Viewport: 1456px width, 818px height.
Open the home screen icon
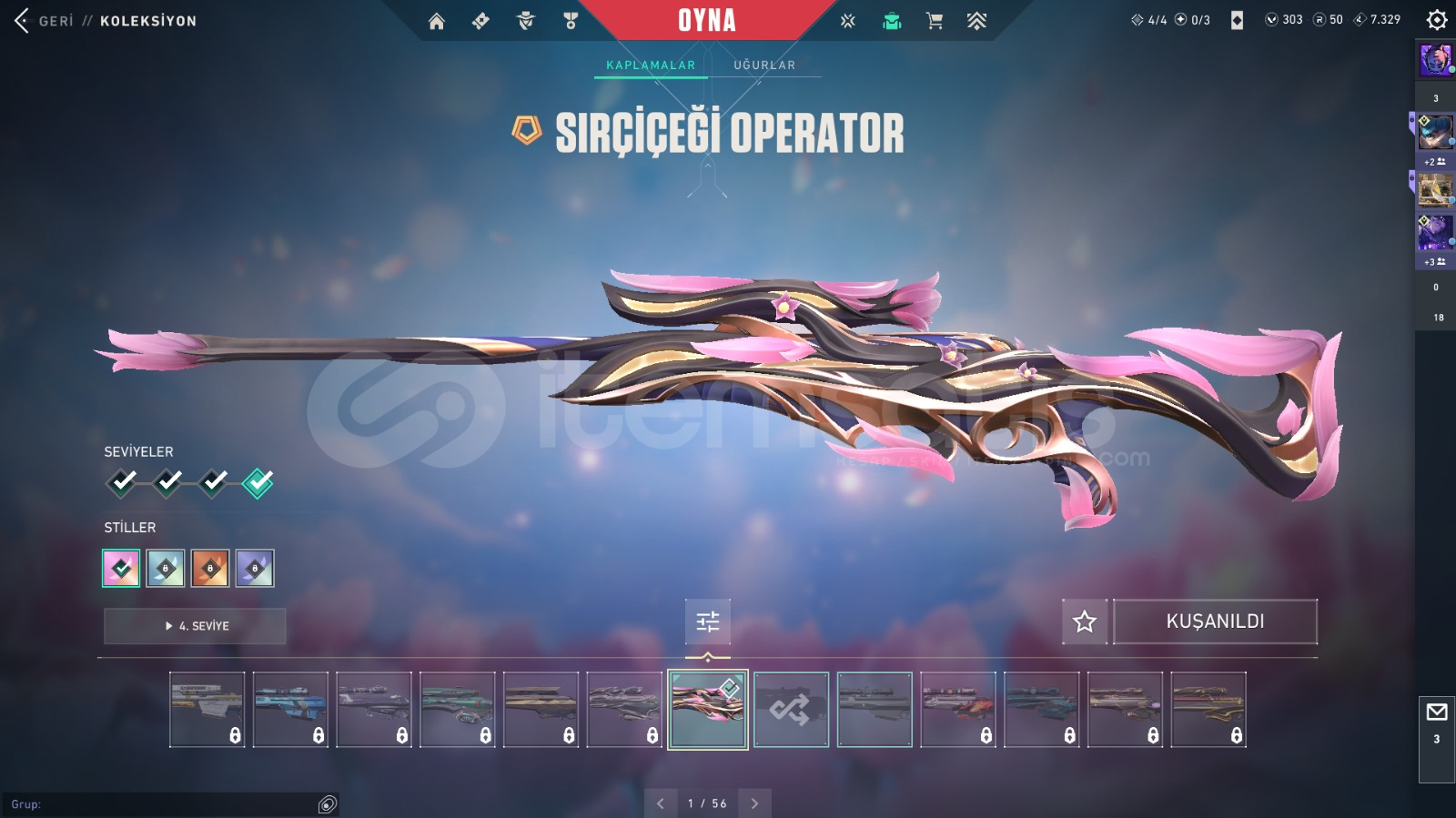(437, 21)
